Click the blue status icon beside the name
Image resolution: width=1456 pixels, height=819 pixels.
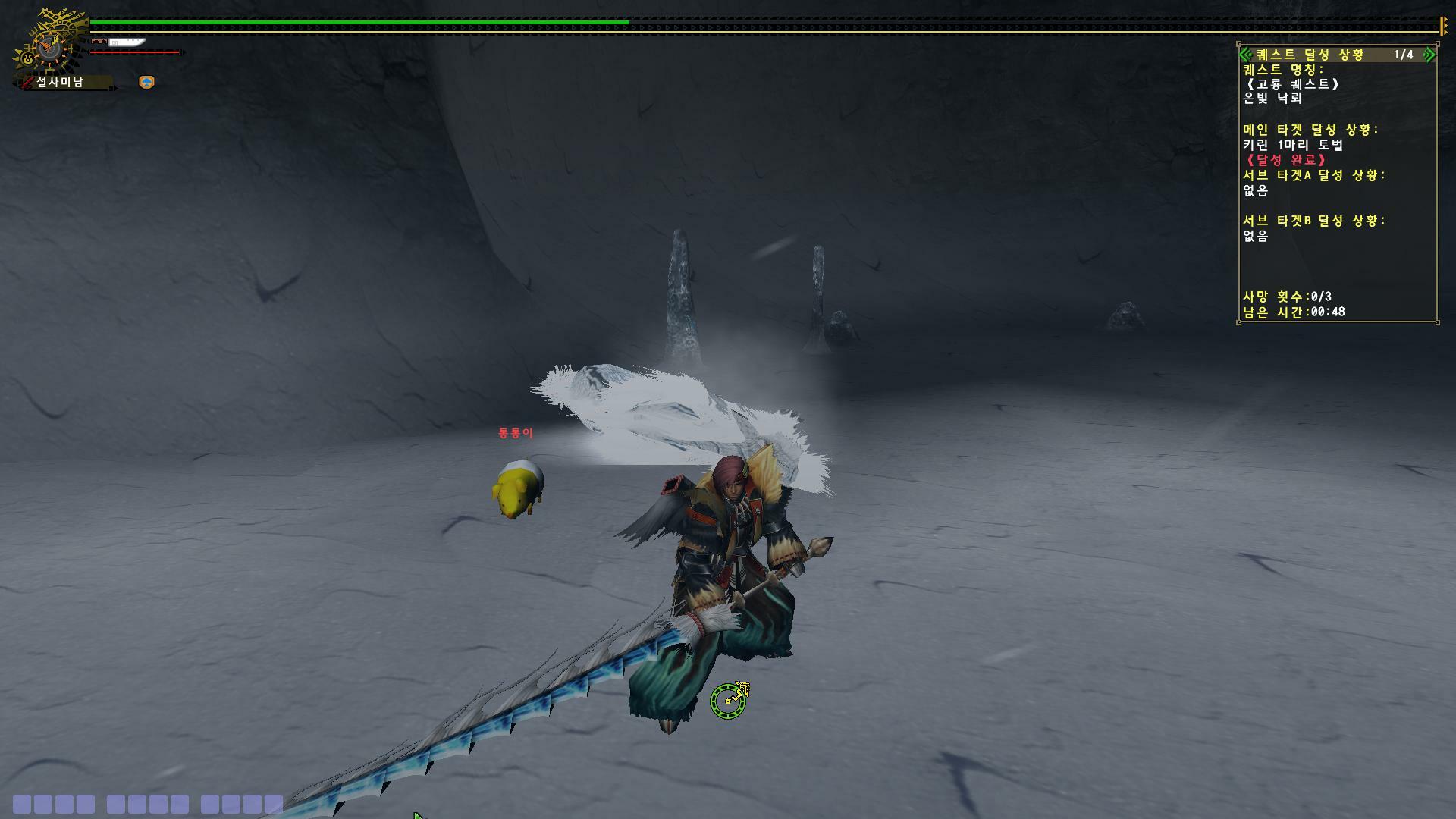click(x=147, y=82)
